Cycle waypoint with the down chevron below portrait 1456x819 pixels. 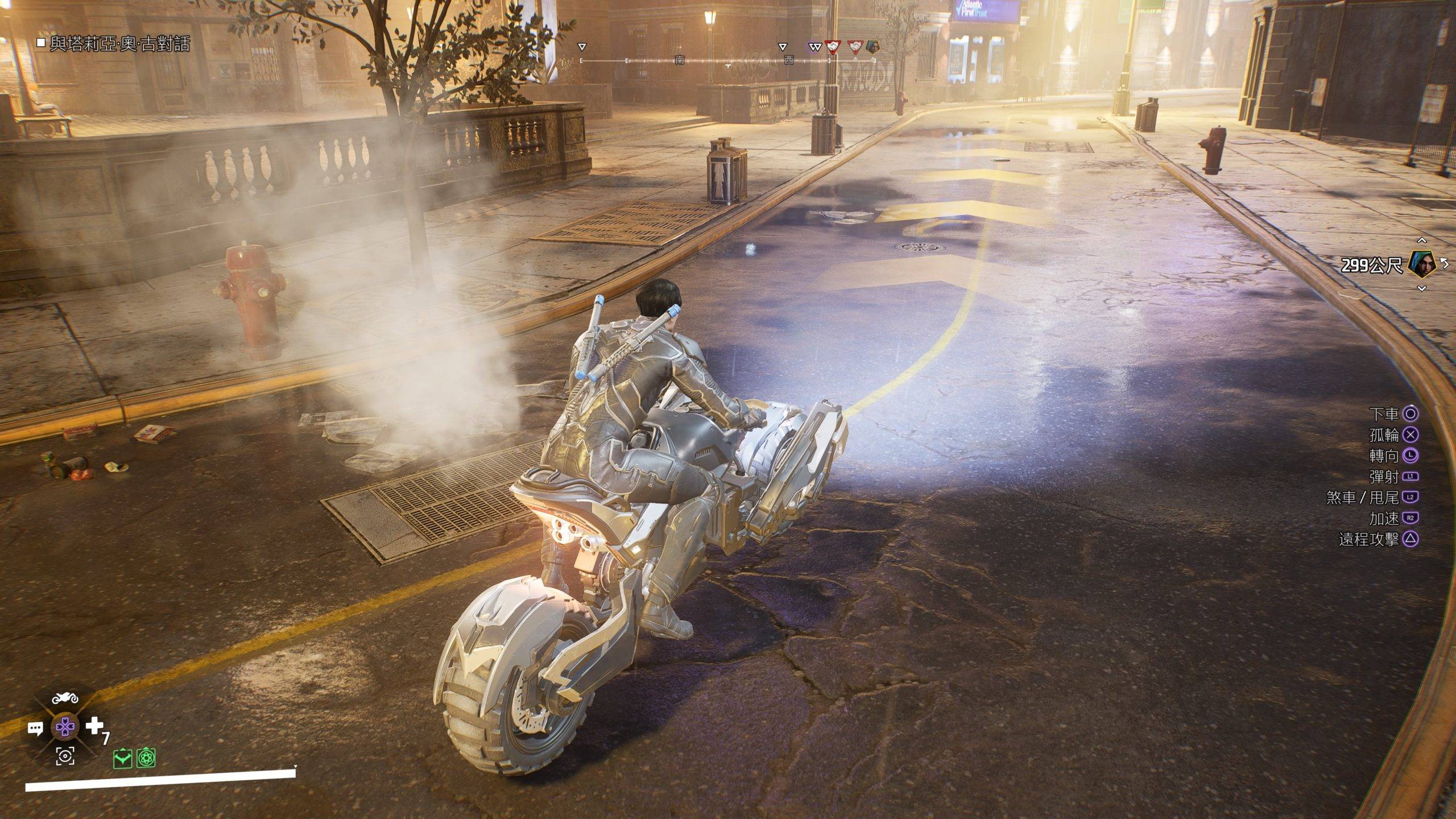(1421, 288)
